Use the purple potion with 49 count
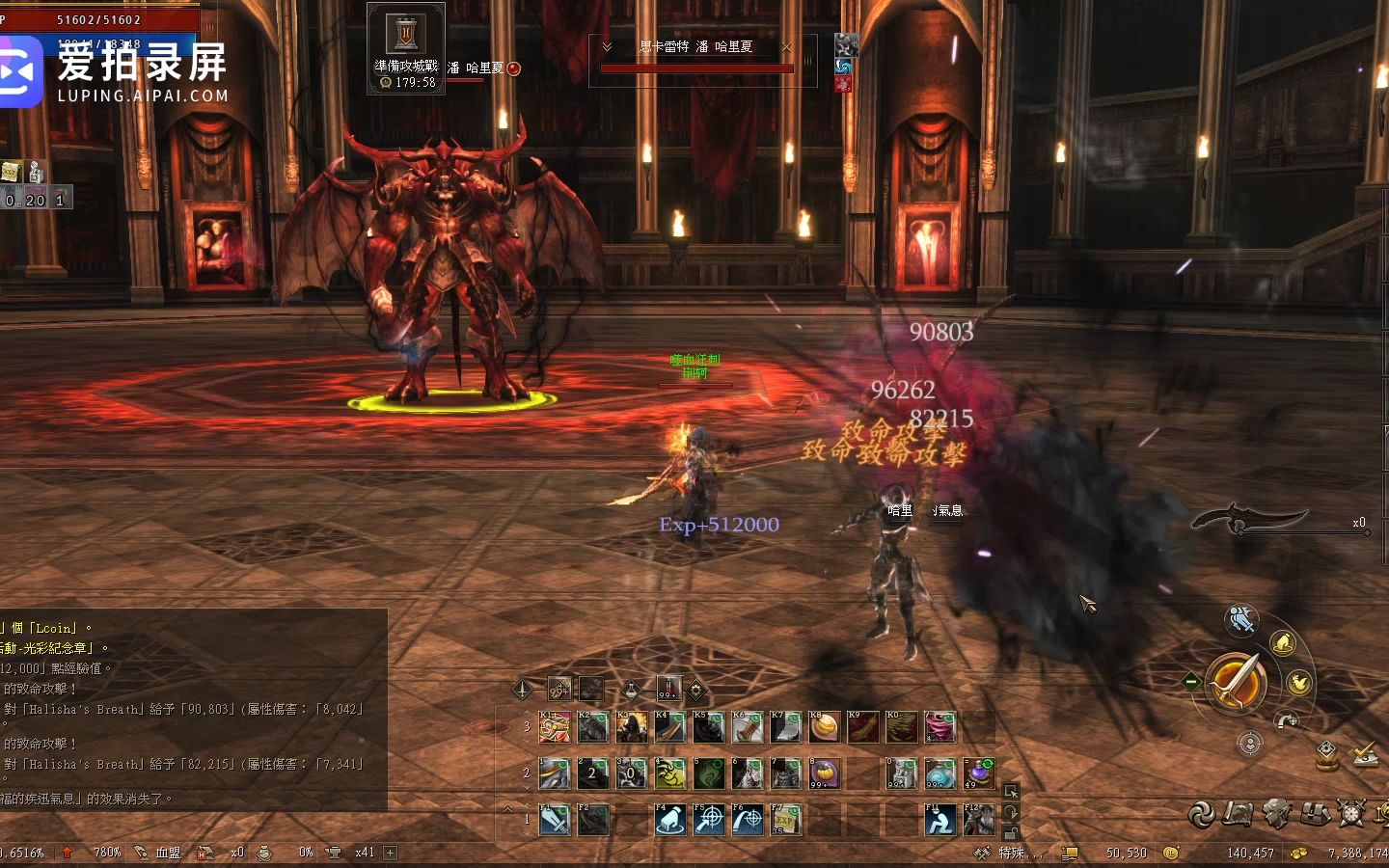The image size is (1389, 868). point(979,773)
